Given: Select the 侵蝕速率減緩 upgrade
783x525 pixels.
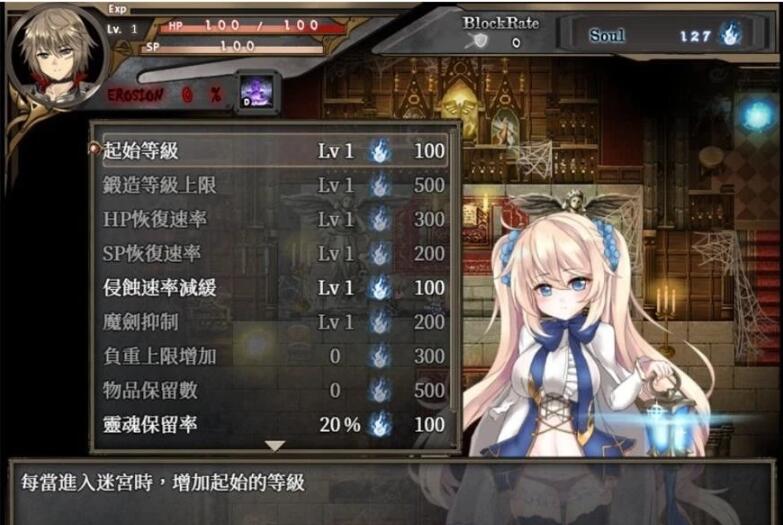Looking at the screenshot, I should tap(272, 287).
